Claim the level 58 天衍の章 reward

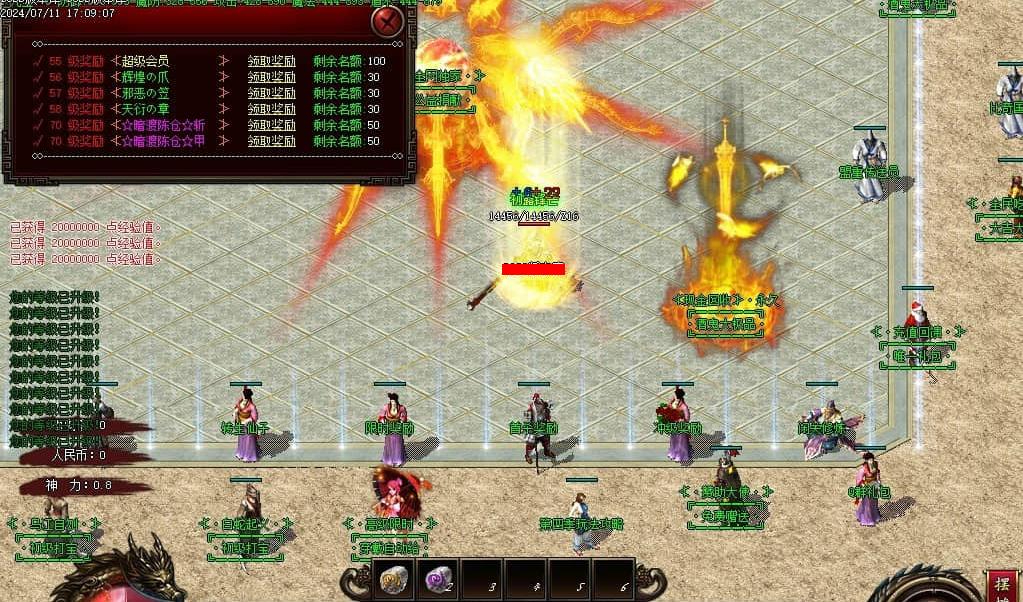(x=271, y=109)
